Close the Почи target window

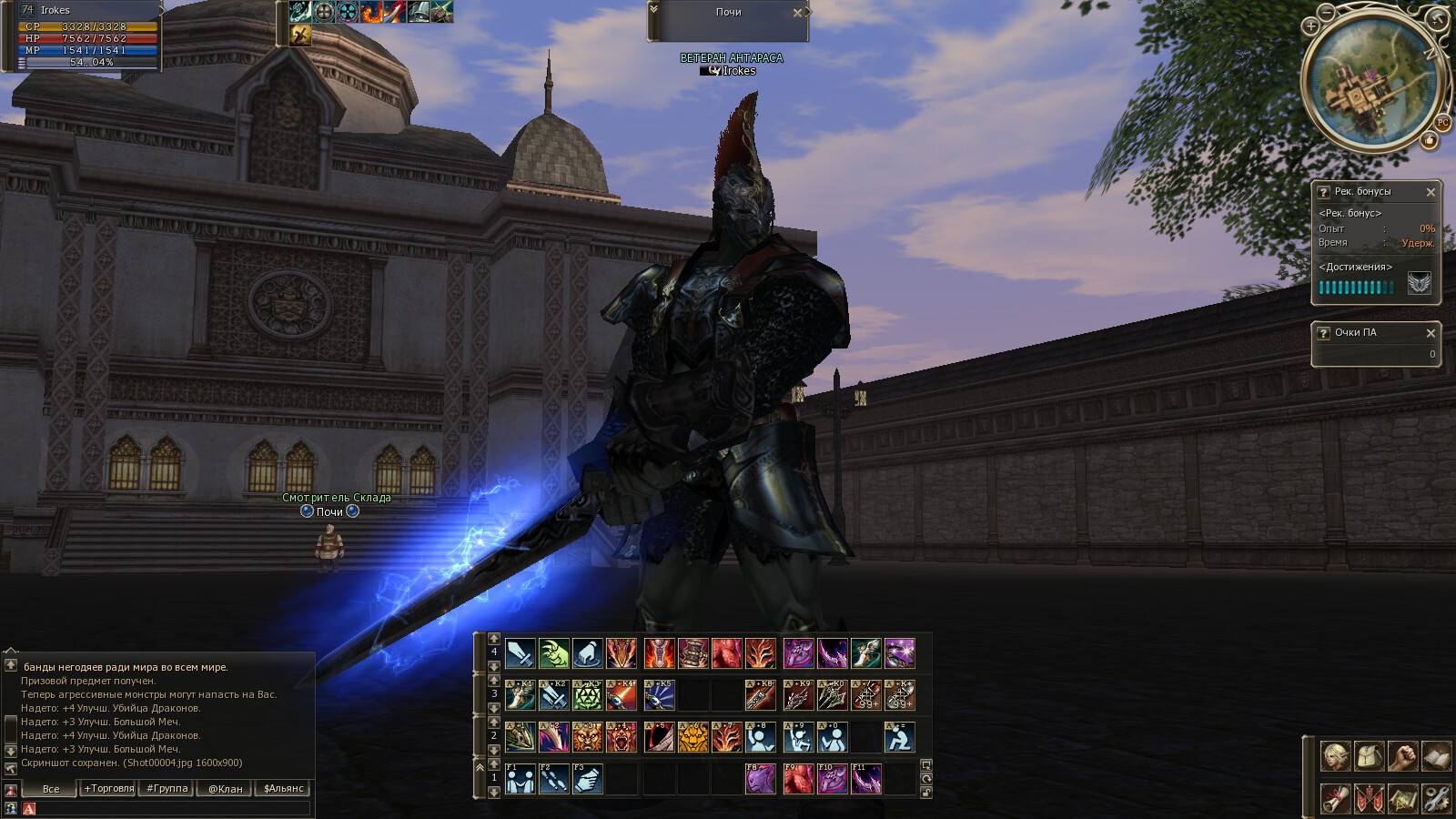[x=797, y=13]
